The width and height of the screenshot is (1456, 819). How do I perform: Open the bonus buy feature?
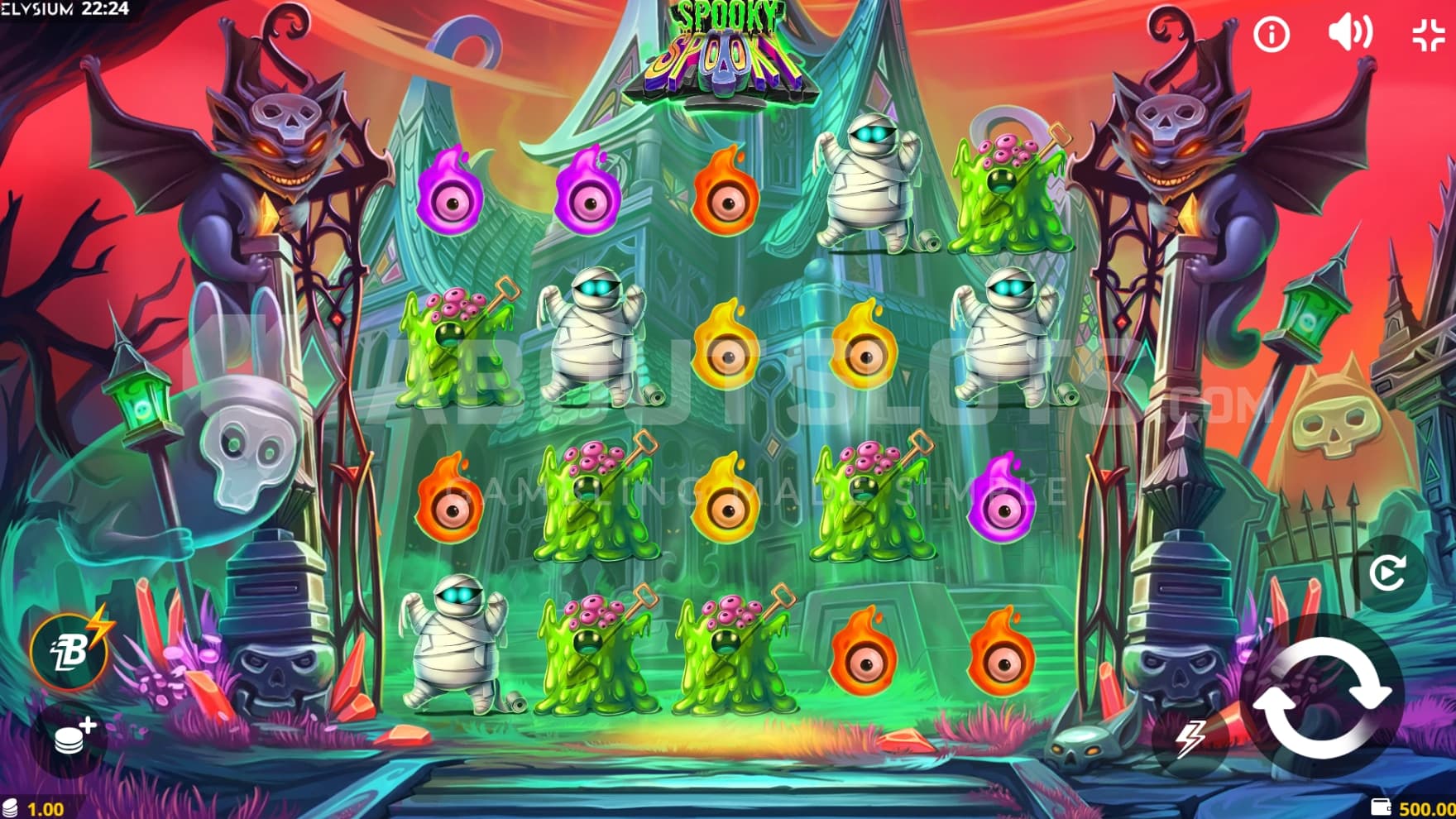(x=69, y=650)
